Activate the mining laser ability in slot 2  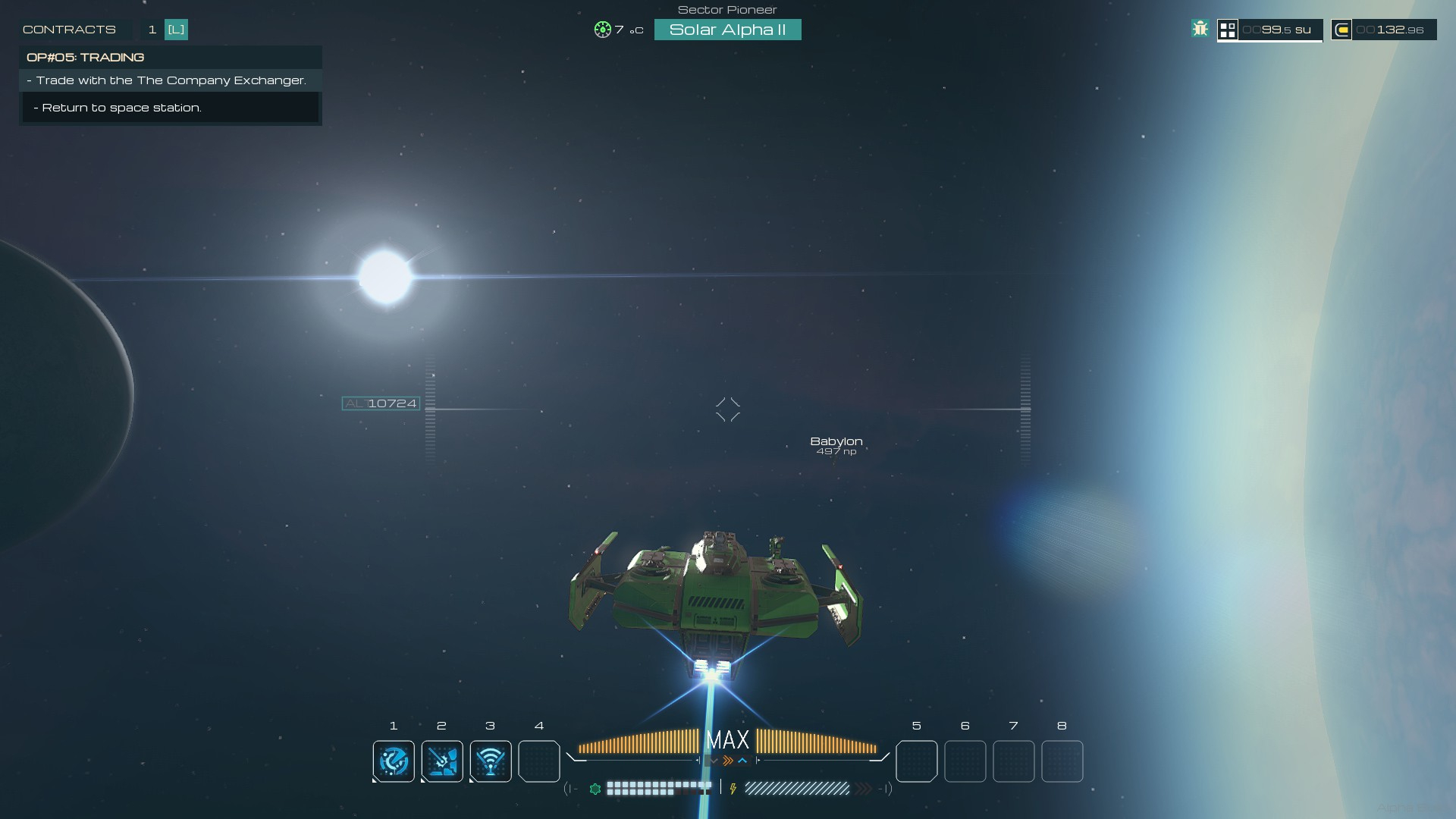[442, 761]
